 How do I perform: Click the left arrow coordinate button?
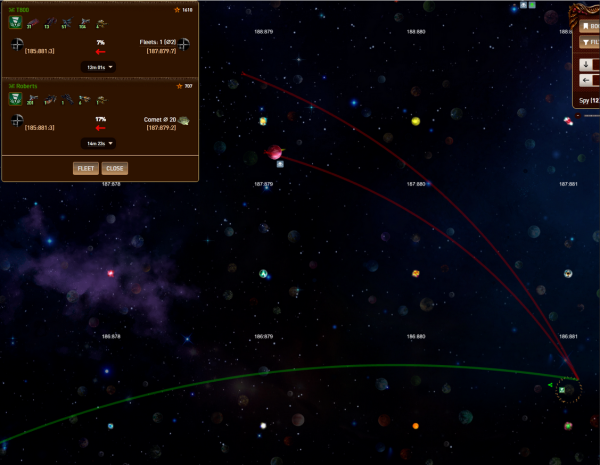[587, 80]
